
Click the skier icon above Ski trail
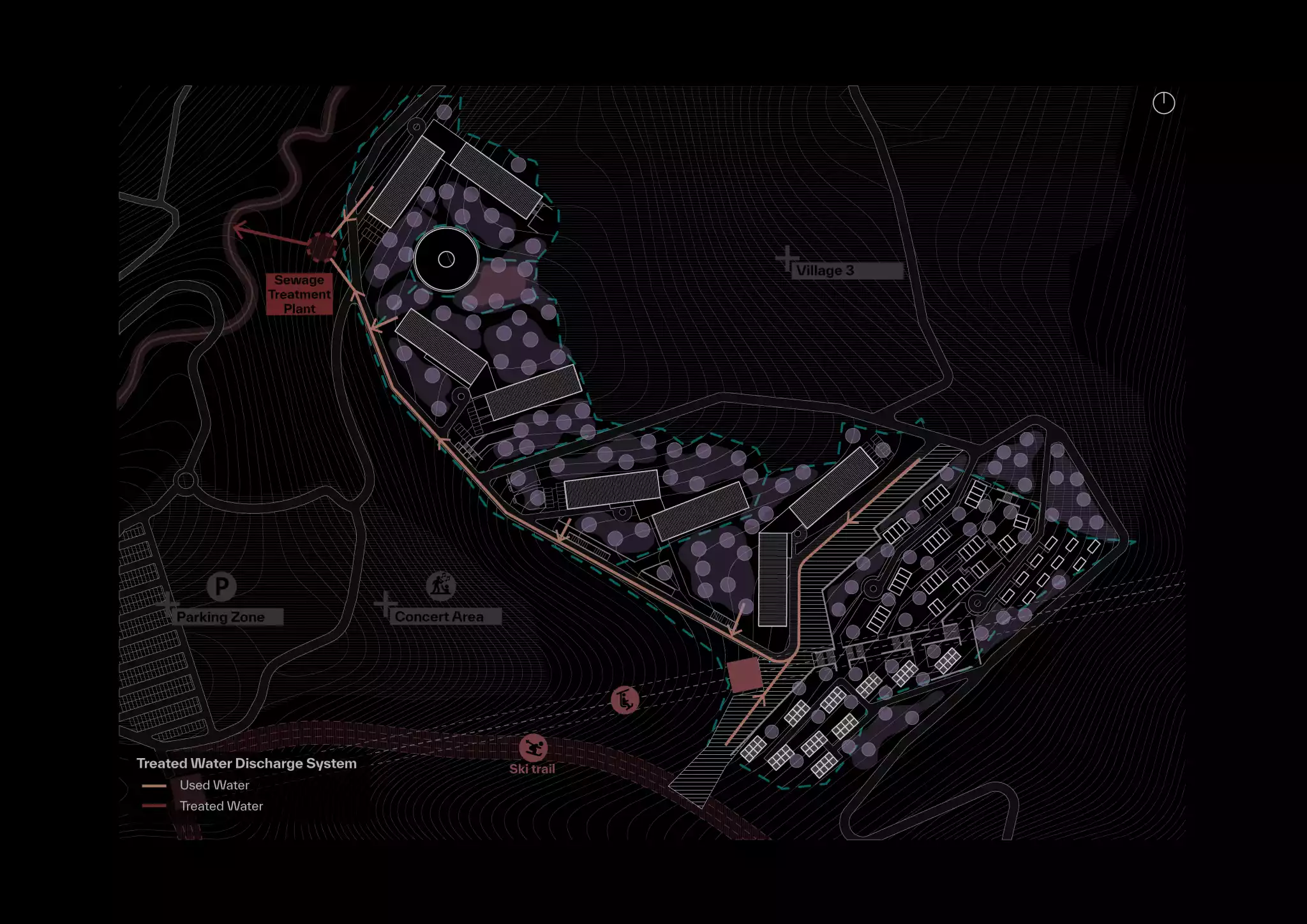click(x=533, y=748)
